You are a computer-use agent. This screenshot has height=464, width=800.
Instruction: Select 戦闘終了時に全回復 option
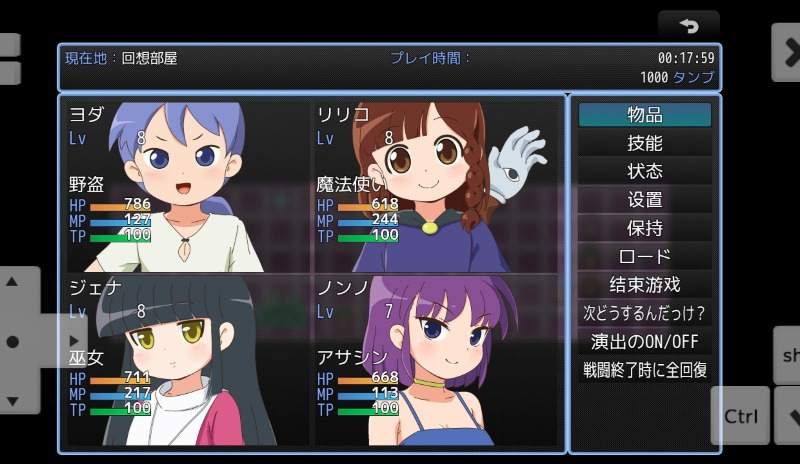pyautogui.click(x=645, y=370)
